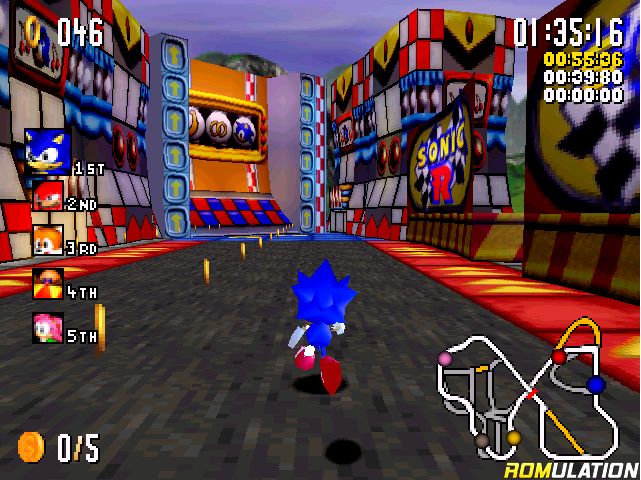Select Dr. Robotnik's 4th place portrait
This screenshot has height=480, width=641.
[x=48, y=283]
